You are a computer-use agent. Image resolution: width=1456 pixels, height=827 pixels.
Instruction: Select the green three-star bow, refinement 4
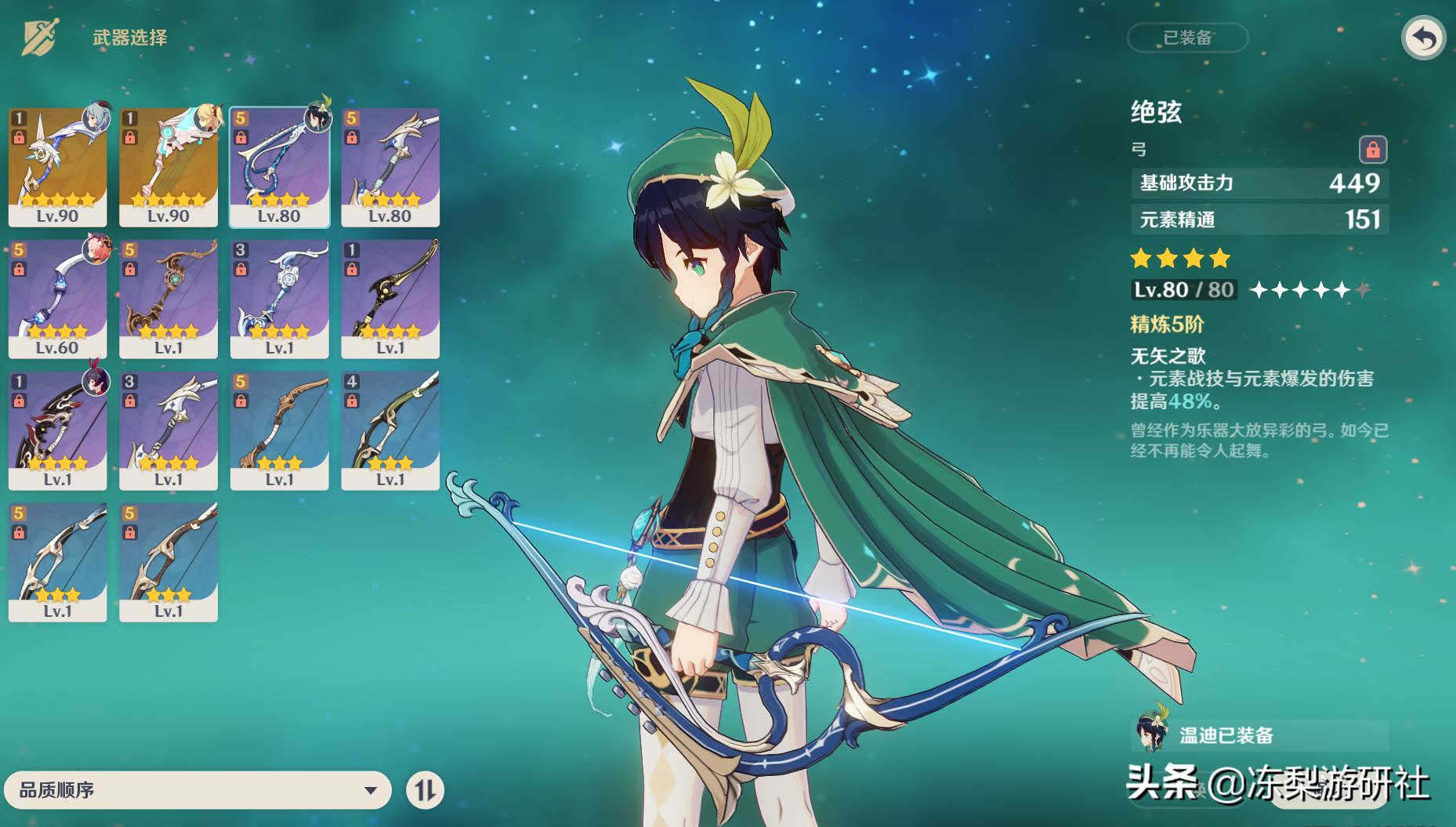(390, 430)
